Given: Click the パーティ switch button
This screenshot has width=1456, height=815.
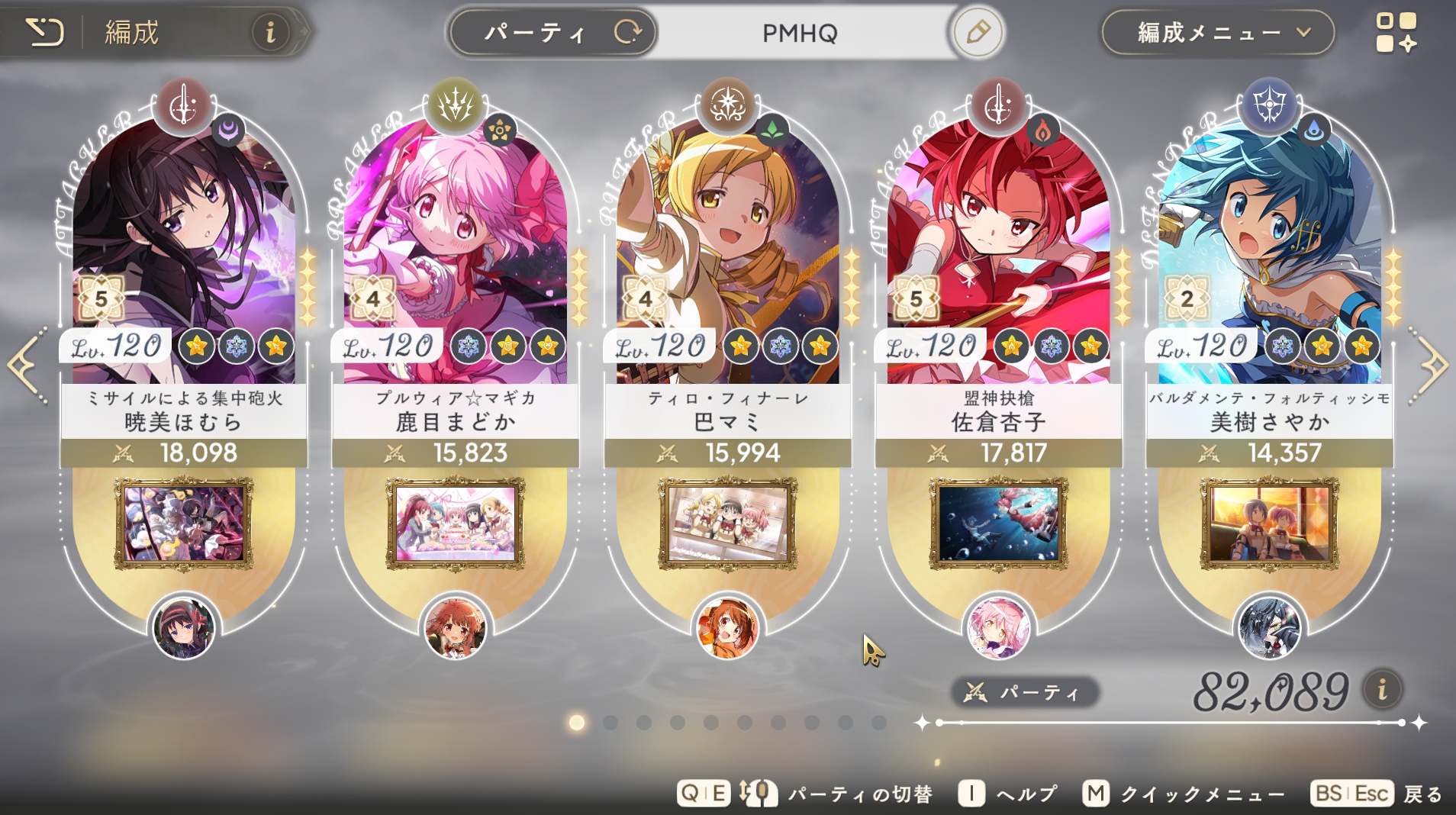Looking at the screenshot, I should point(553,33).
